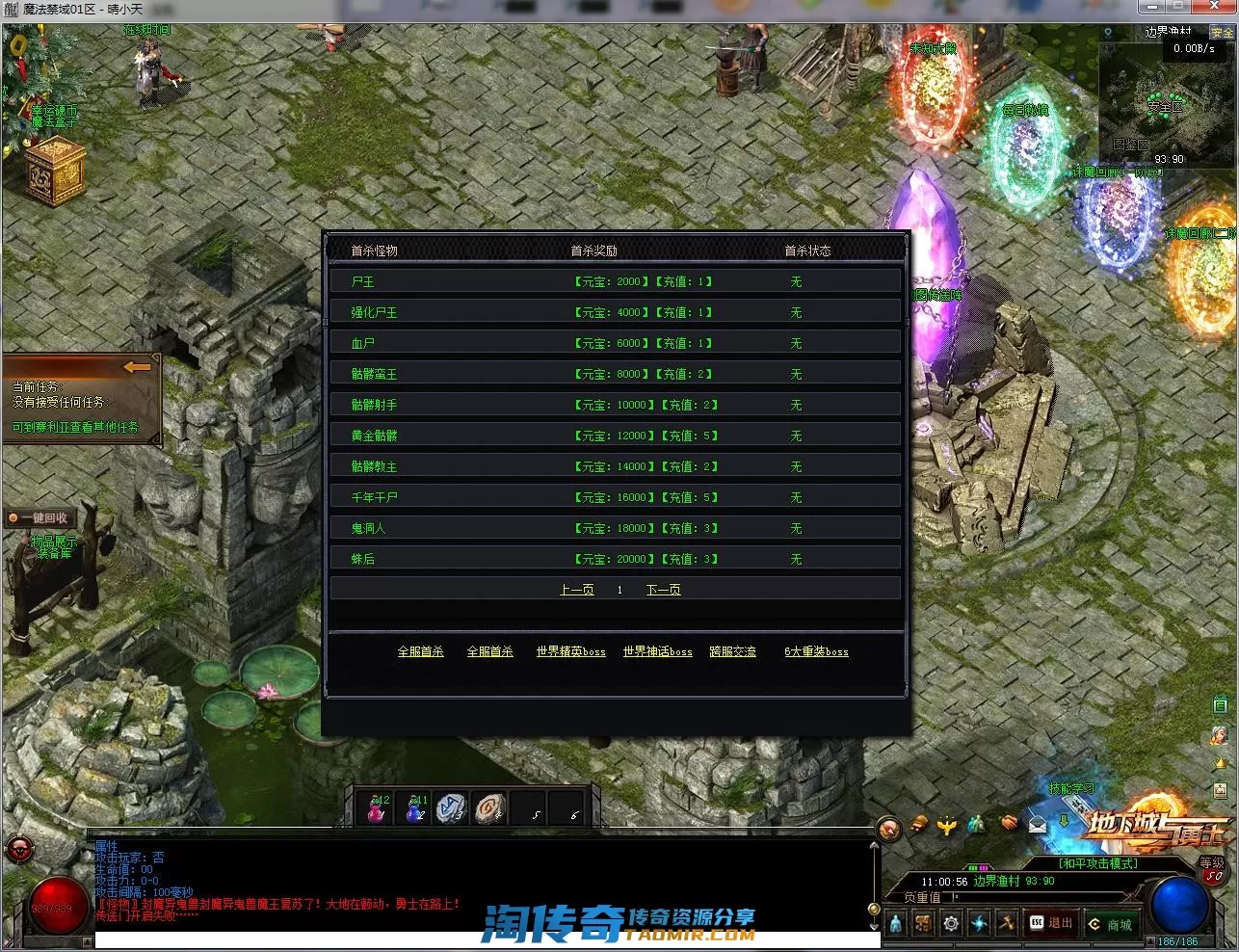Select the 尸王 first-kill row
This screenshot has width=1239, height=952.
pyautogui.click(x=615, y=281)
